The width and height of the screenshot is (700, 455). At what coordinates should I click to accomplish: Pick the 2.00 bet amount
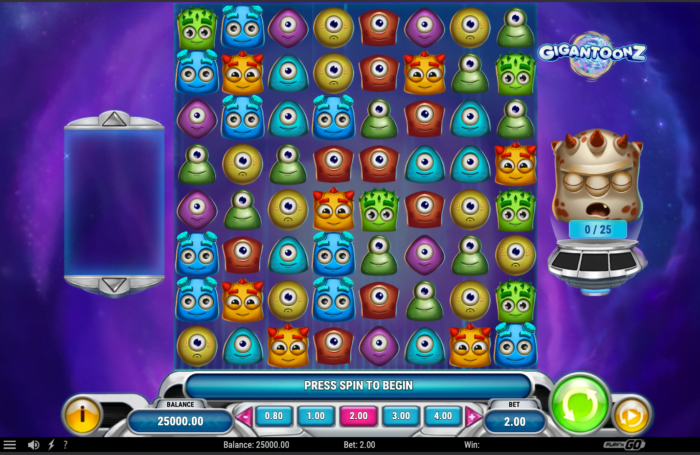pos(357,415)
